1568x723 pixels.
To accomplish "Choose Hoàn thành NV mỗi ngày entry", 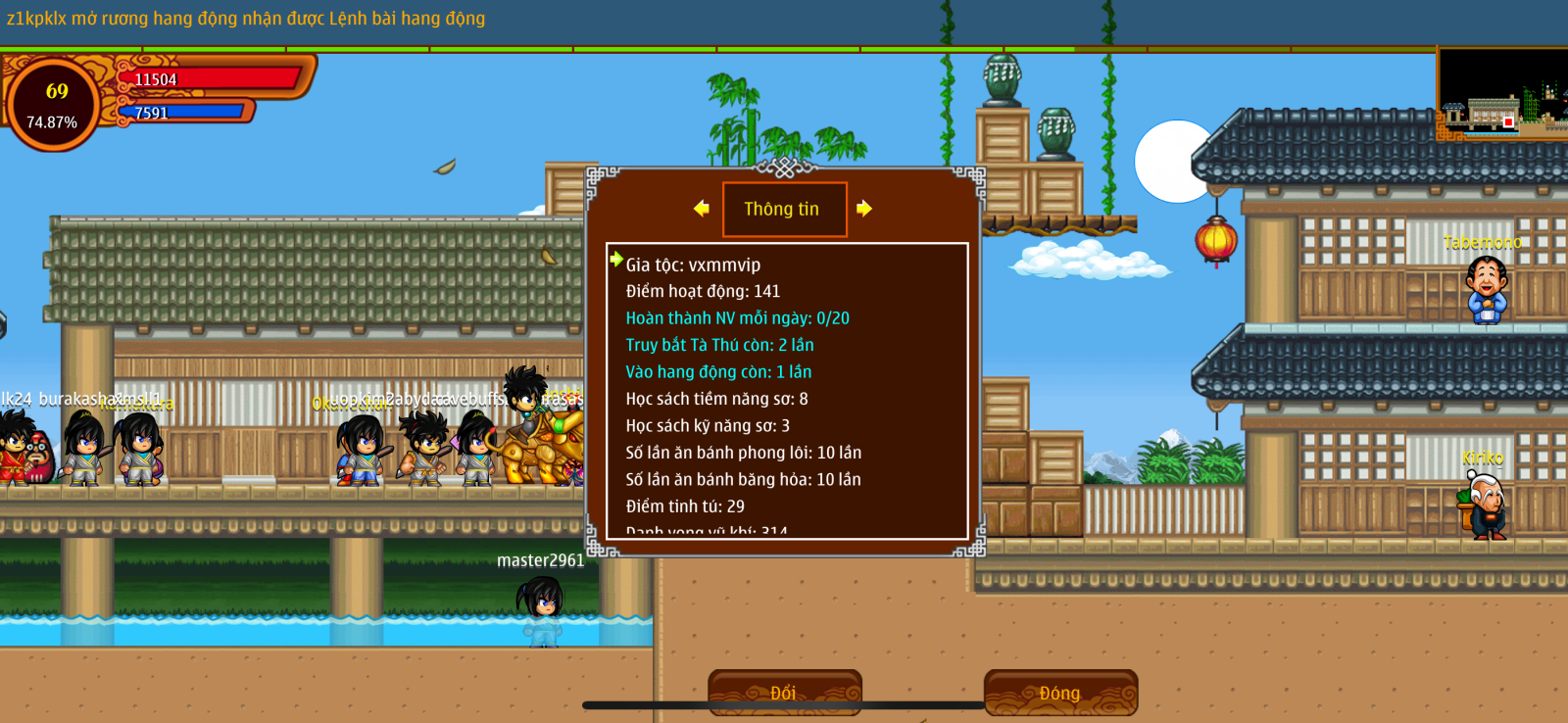I will point(737,318).
